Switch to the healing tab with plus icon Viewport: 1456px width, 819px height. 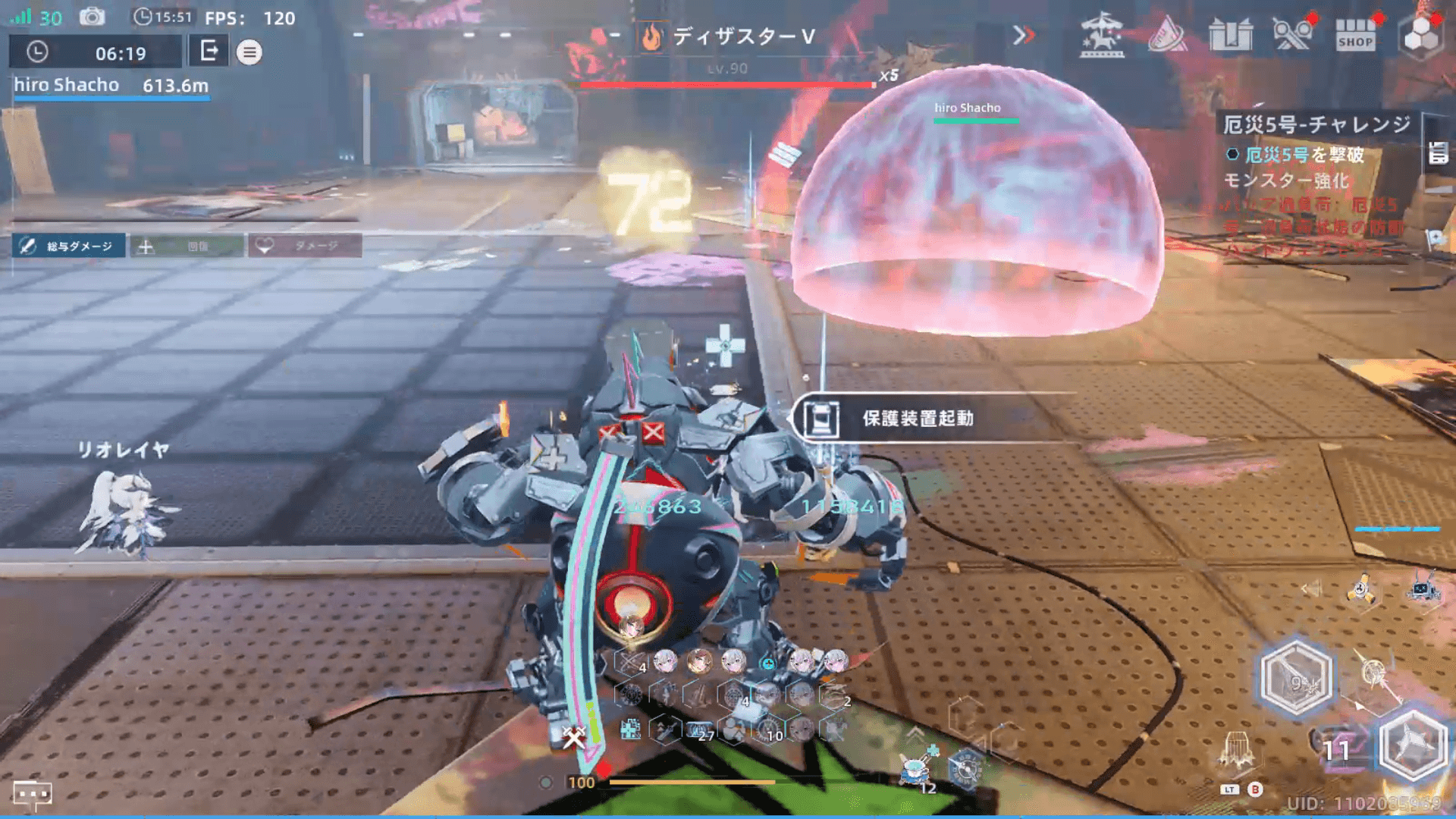(x=187, y=246)
